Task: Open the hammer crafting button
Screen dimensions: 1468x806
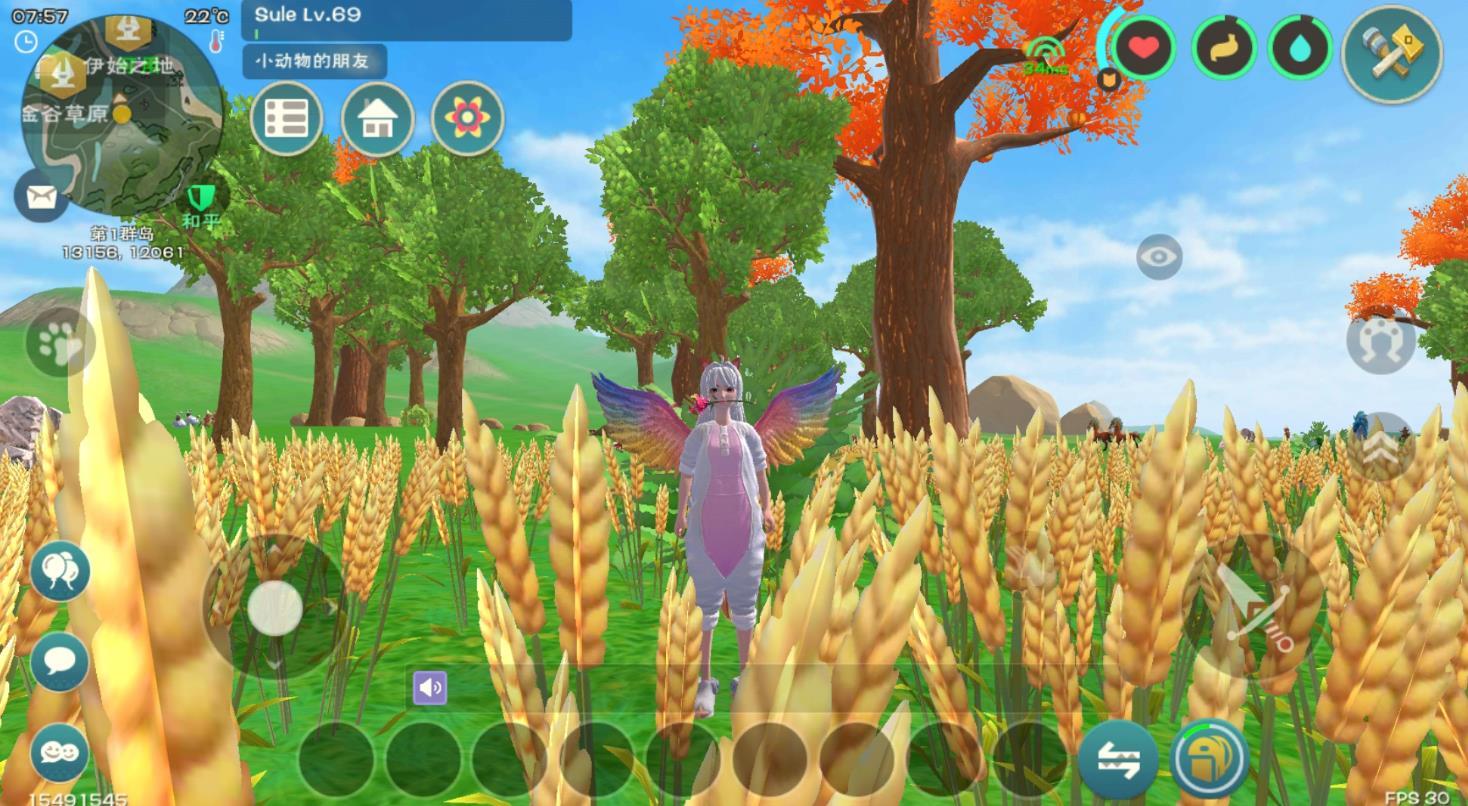Action: pyautogui.click(x=1391, y=54)
